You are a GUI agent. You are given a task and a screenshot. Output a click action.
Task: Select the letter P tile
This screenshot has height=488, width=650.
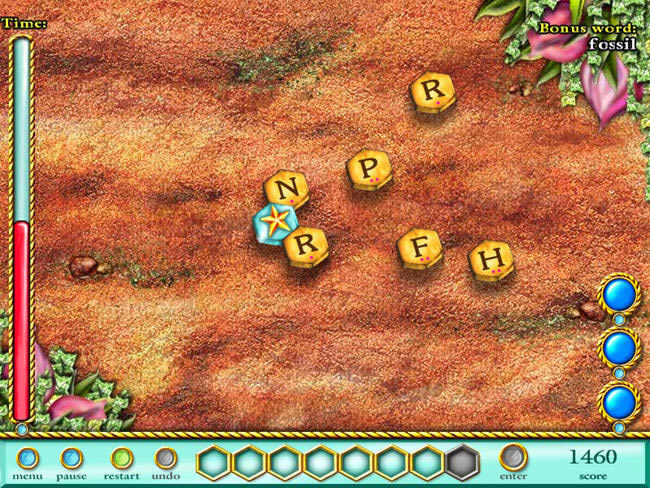click(x=370, y=167)
